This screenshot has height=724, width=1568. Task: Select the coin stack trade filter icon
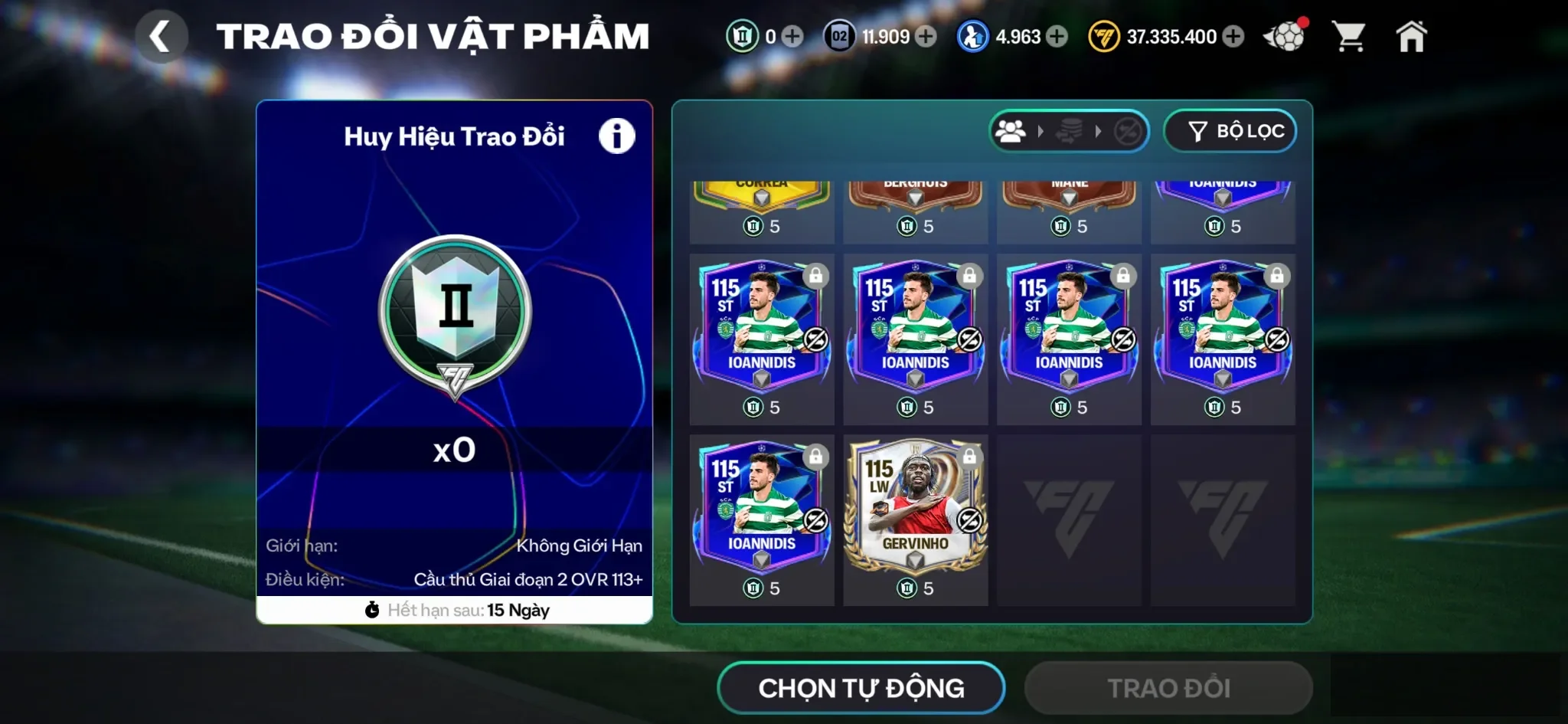(x=1068, y=131)
